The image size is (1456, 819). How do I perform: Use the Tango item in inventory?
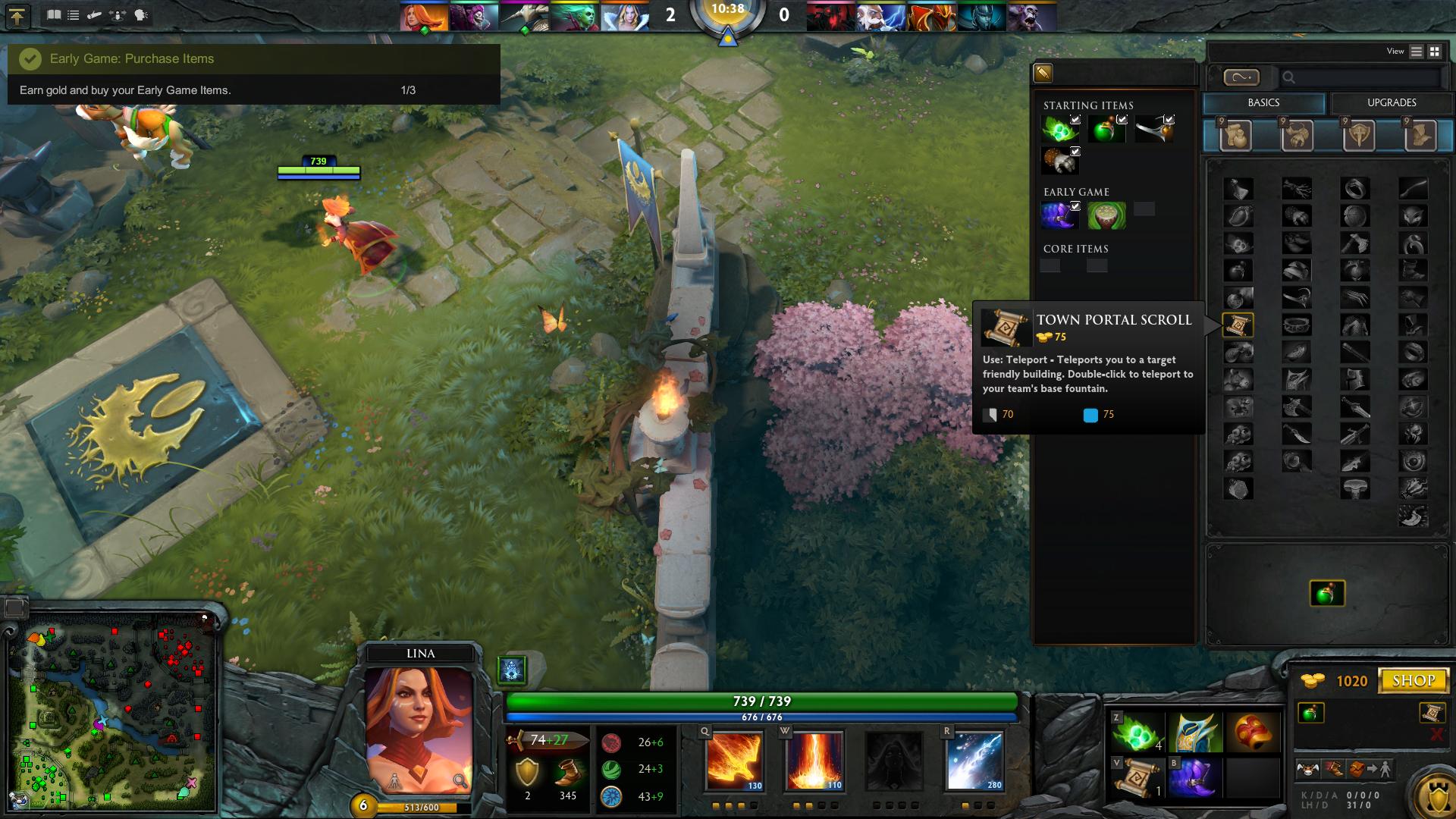click(x=1137, y=733)
